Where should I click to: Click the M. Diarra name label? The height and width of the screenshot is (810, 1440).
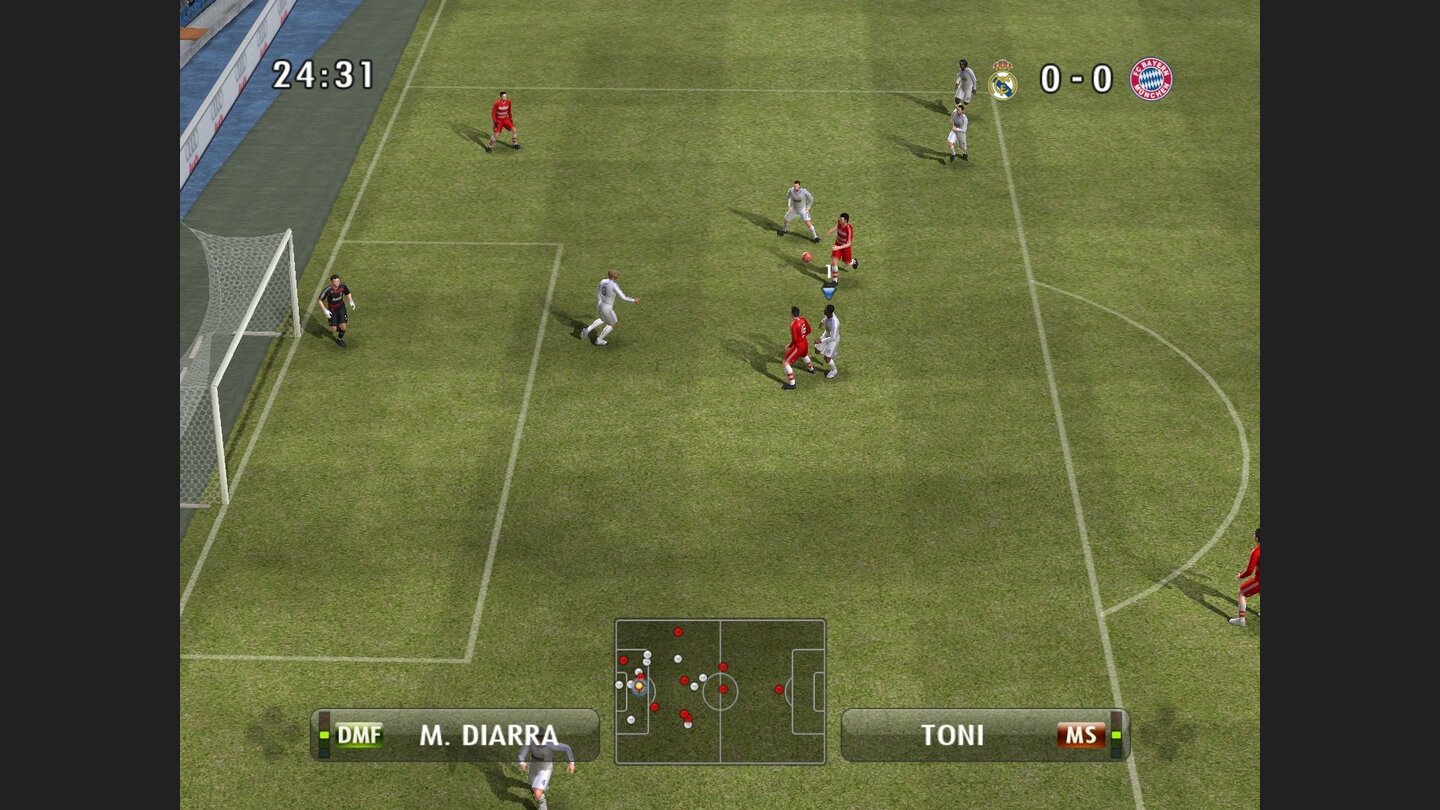click(x=490, y=733)
